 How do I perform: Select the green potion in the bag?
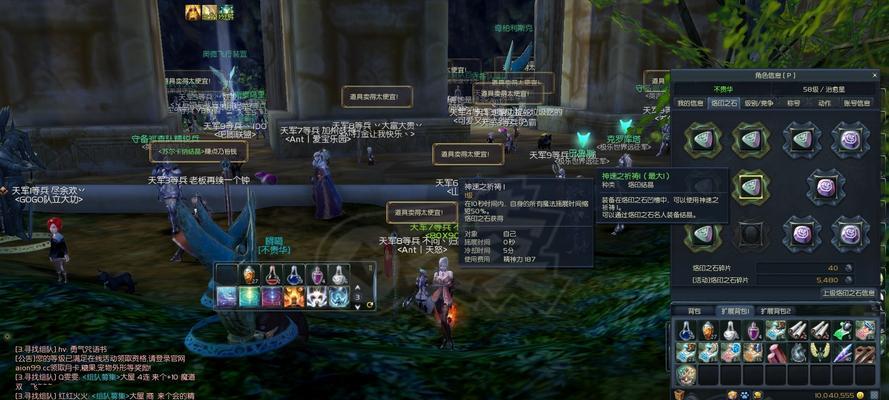click(843, 331)
